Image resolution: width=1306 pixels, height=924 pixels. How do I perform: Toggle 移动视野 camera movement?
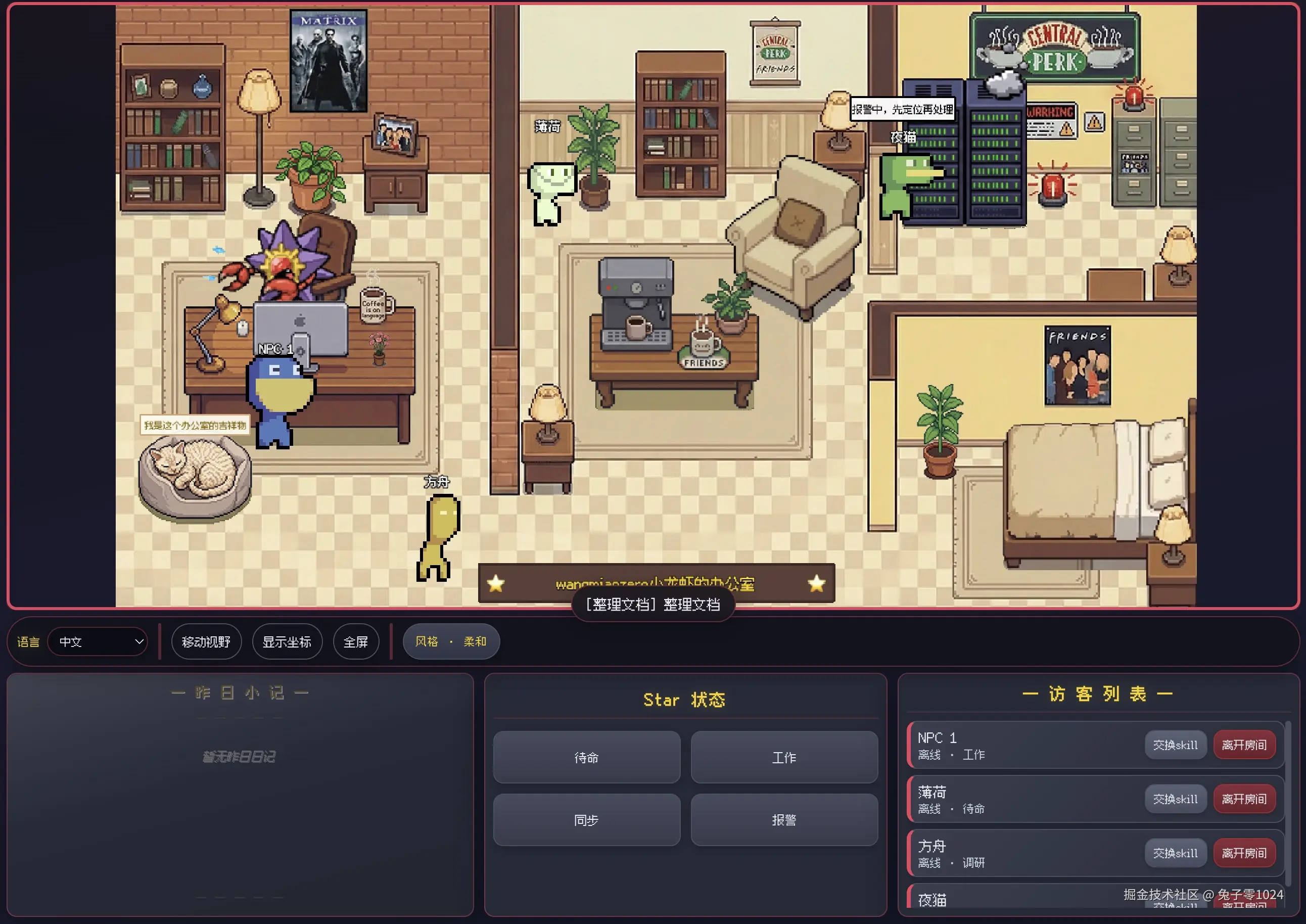coord(206,641)
